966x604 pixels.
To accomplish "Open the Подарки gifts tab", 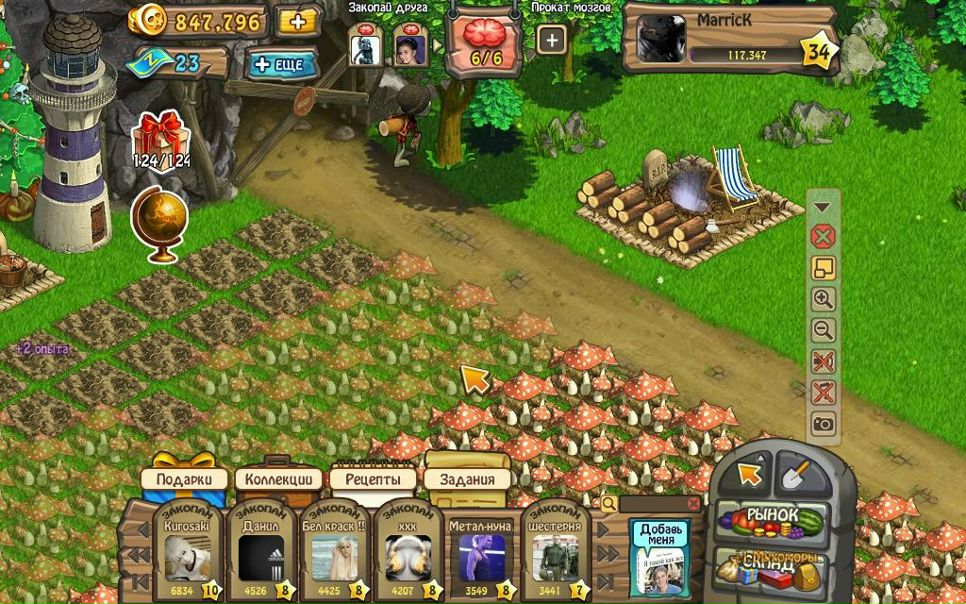I will coord(184,479).
